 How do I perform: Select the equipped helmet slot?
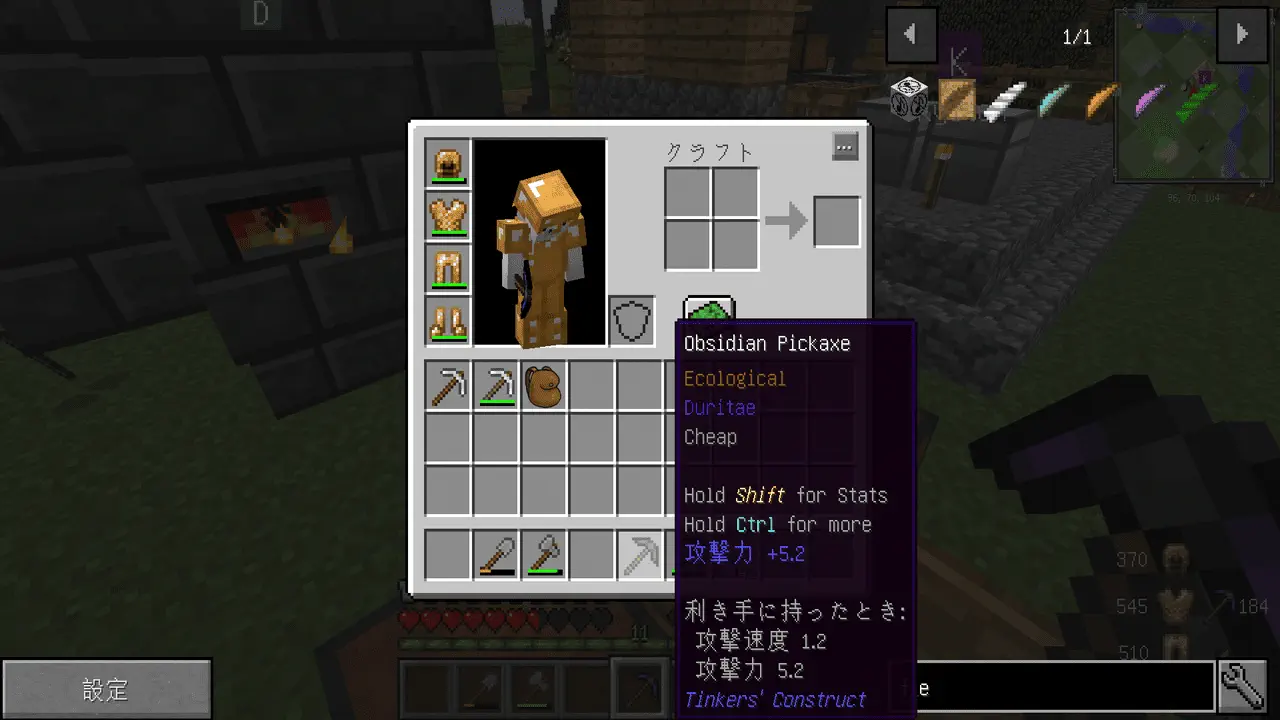point(448,163)
